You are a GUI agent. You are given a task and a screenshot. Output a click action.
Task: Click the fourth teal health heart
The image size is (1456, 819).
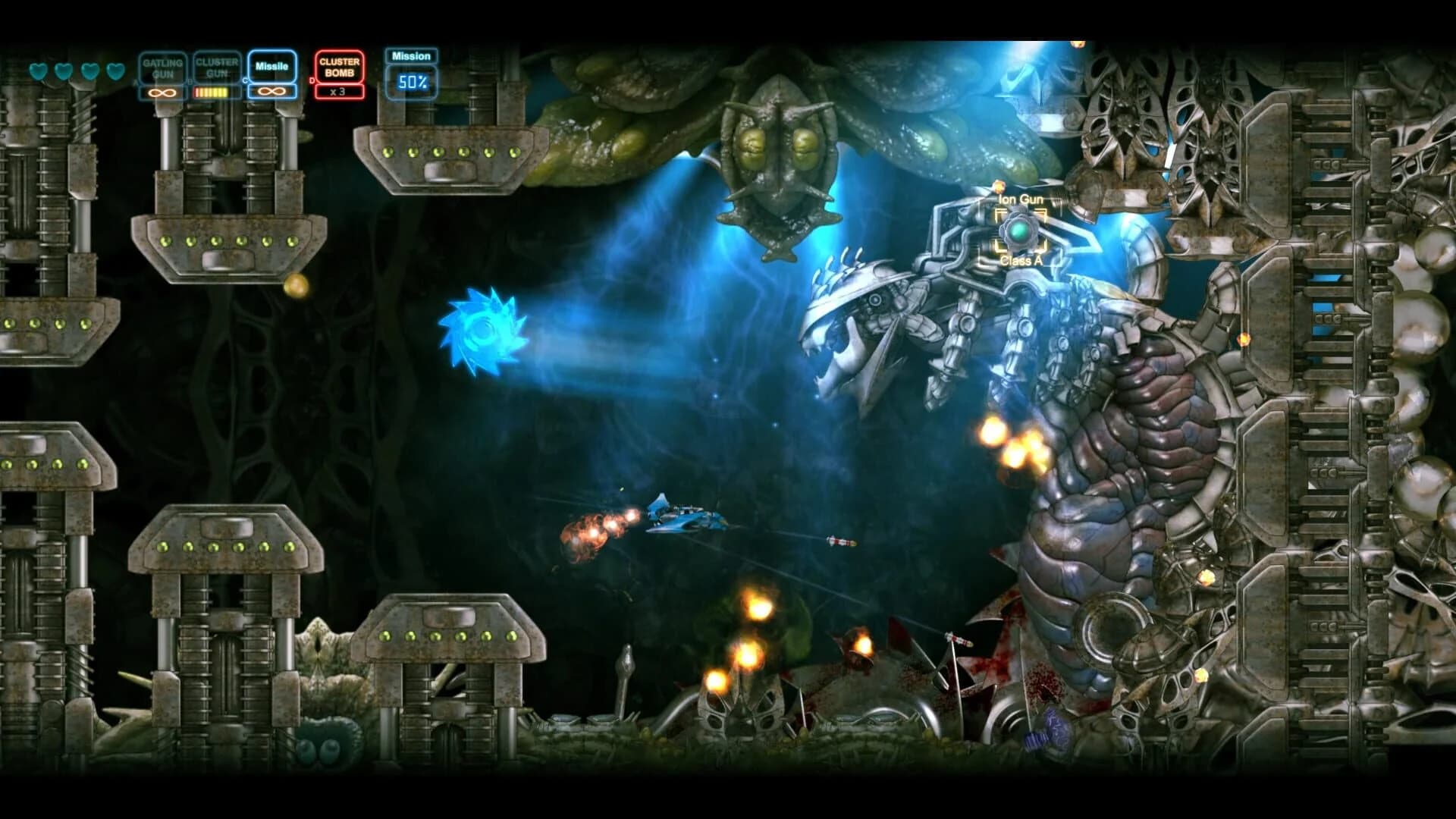click(x=115, y=71)
